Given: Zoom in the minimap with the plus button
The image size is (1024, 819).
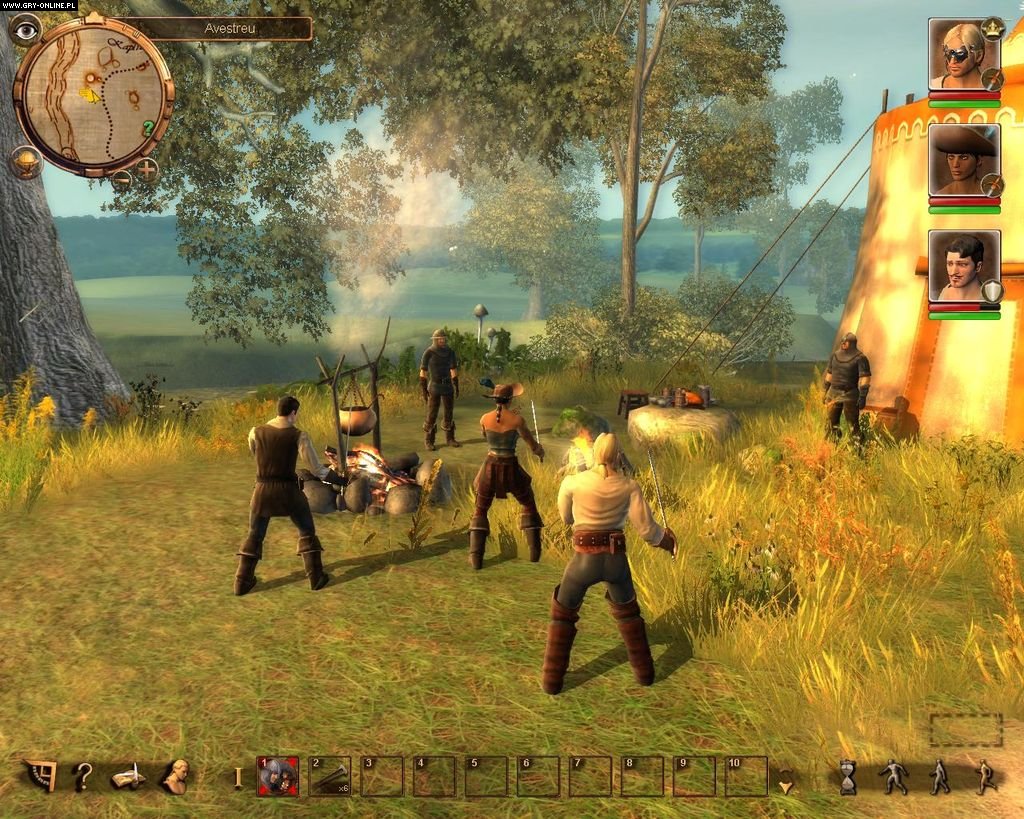Looking at the screenshot, I should tap(147, 169).
